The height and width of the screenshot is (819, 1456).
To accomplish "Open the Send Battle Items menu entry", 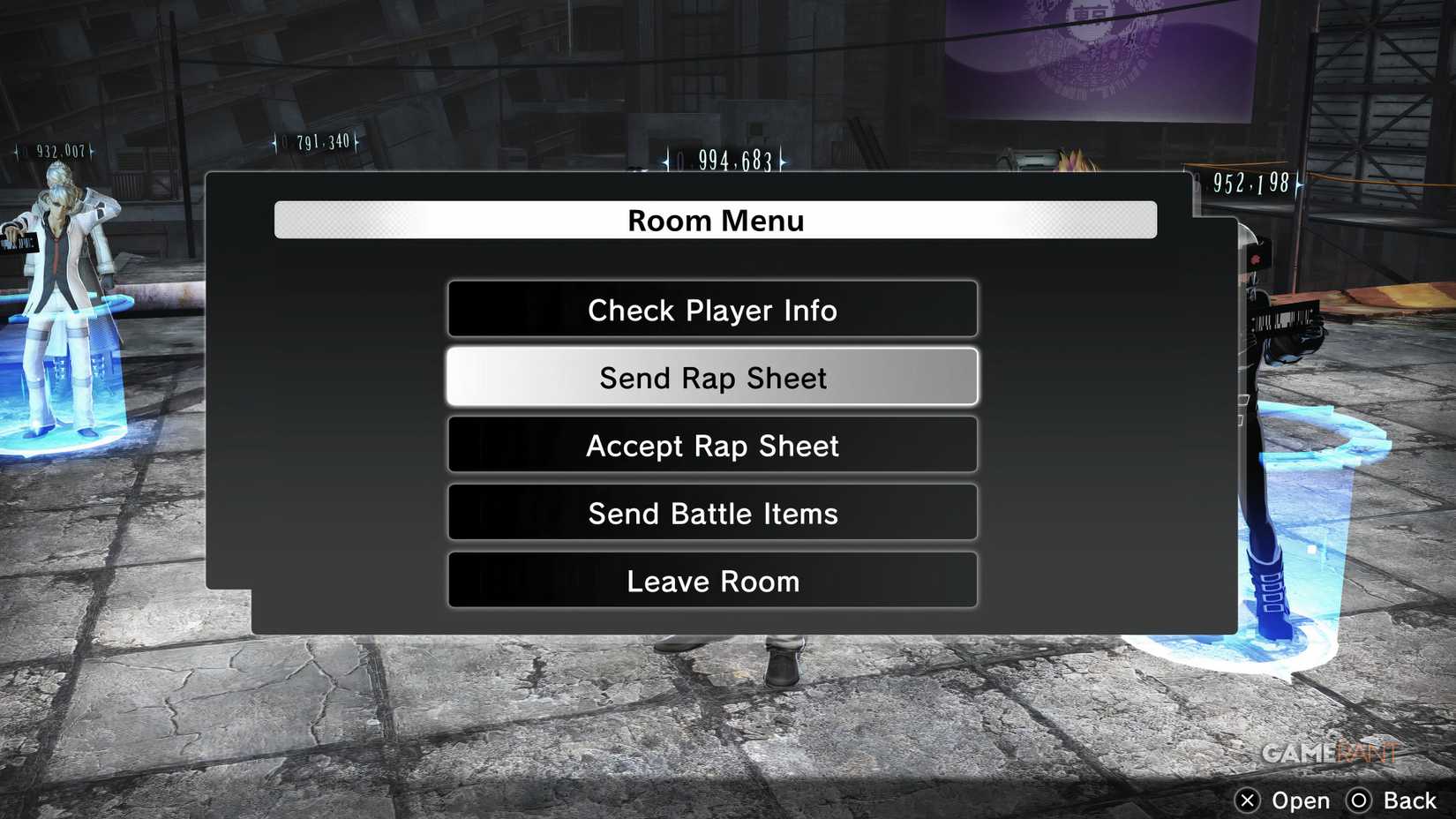I will coord(713,514).
